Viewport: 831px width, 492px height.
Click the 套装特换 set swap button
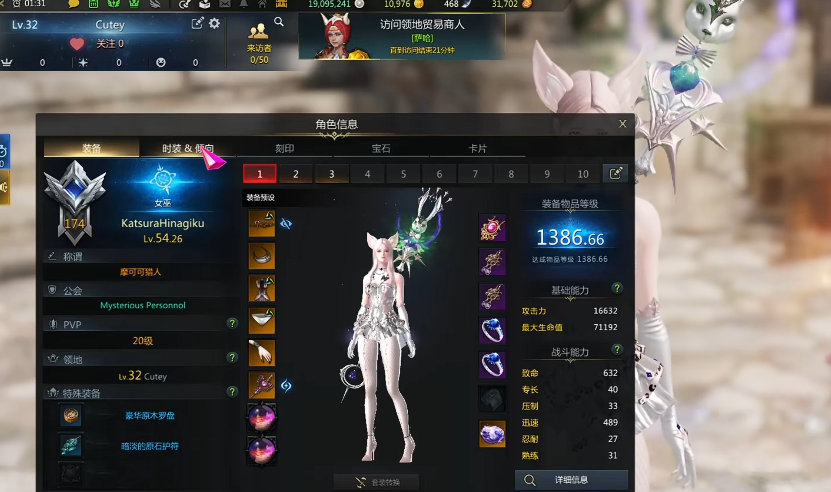(376, 482)
